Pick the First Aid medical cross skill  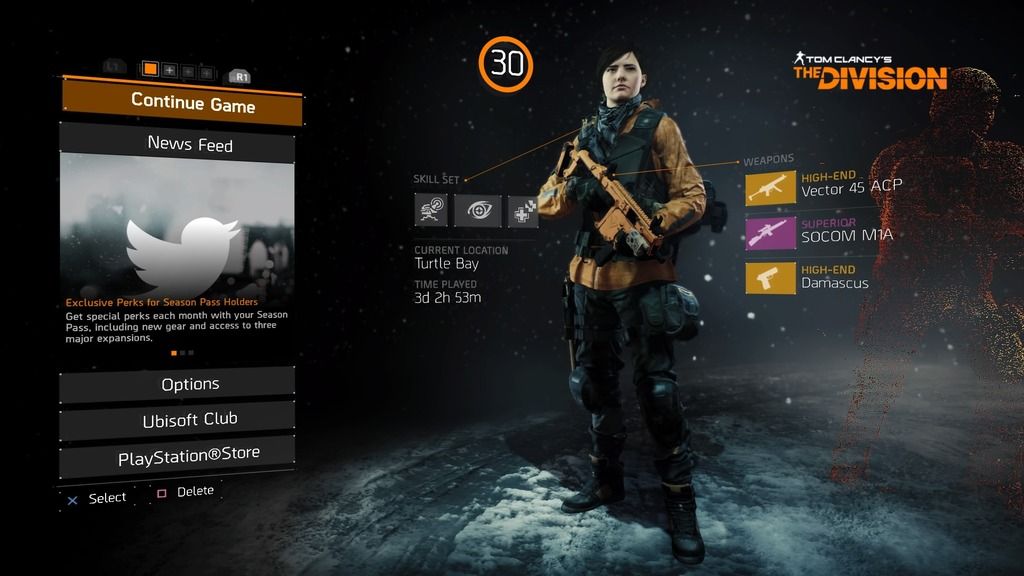click(523, 210)
